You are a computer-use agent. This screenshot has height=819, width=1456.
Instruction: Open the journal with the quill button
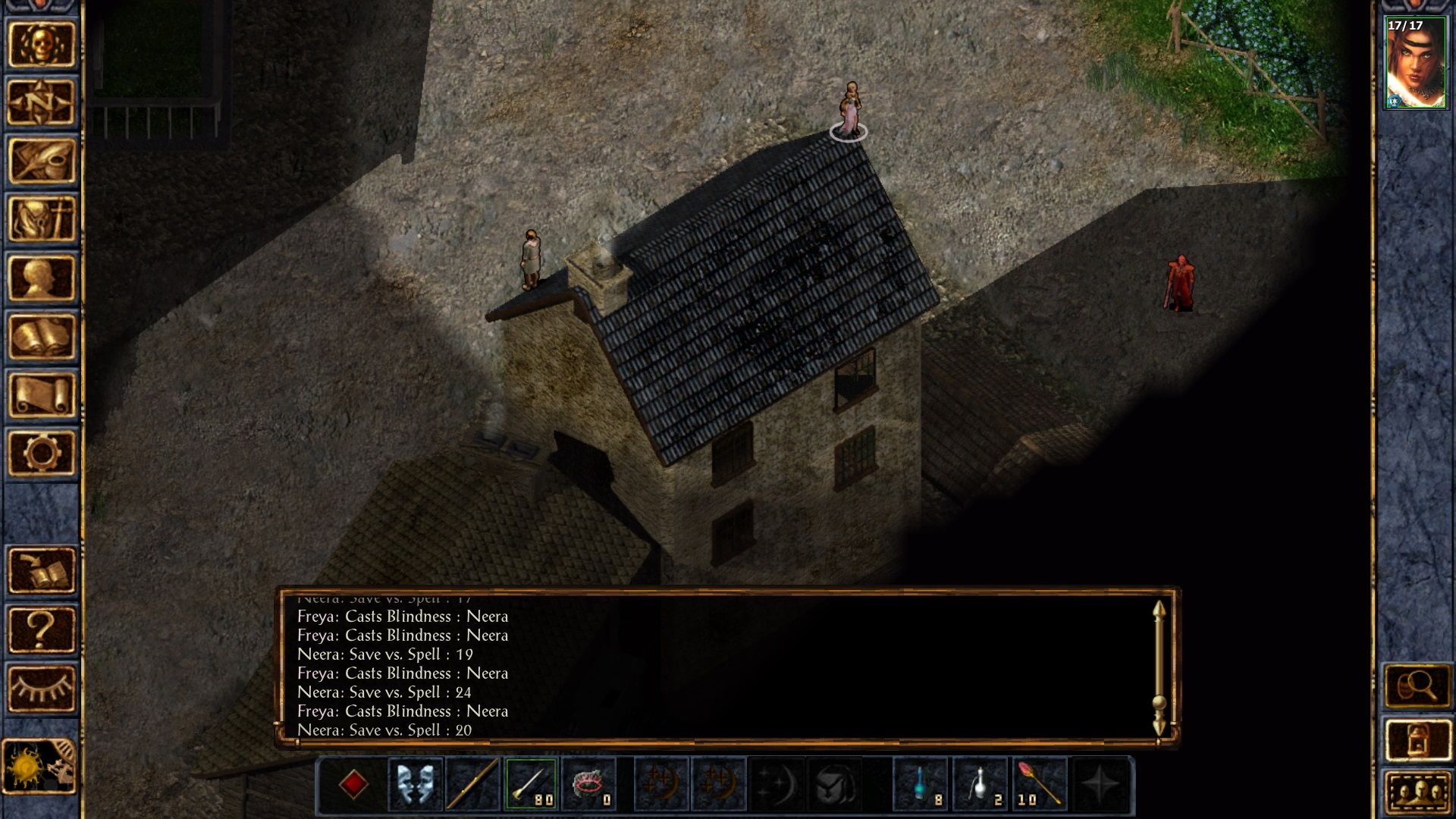click(42, 161)
